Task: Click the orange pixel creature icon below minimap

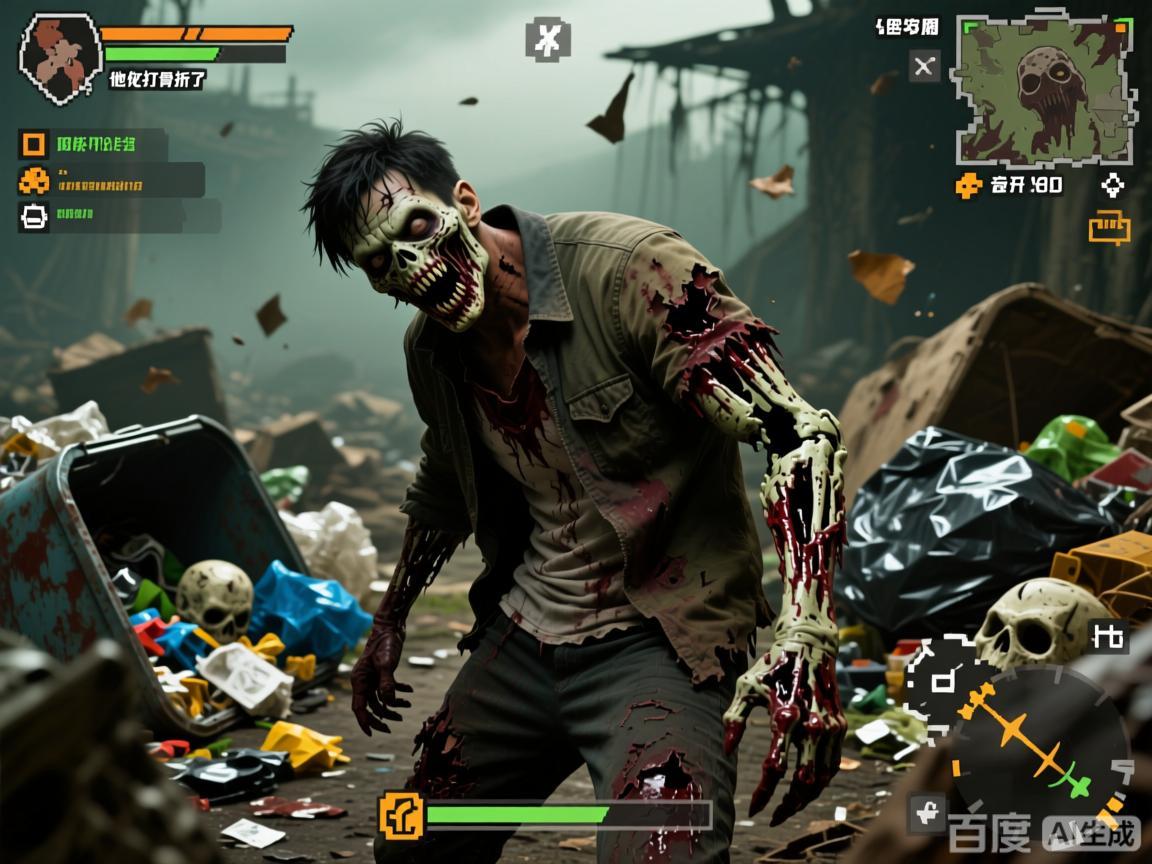Action: 968,185
